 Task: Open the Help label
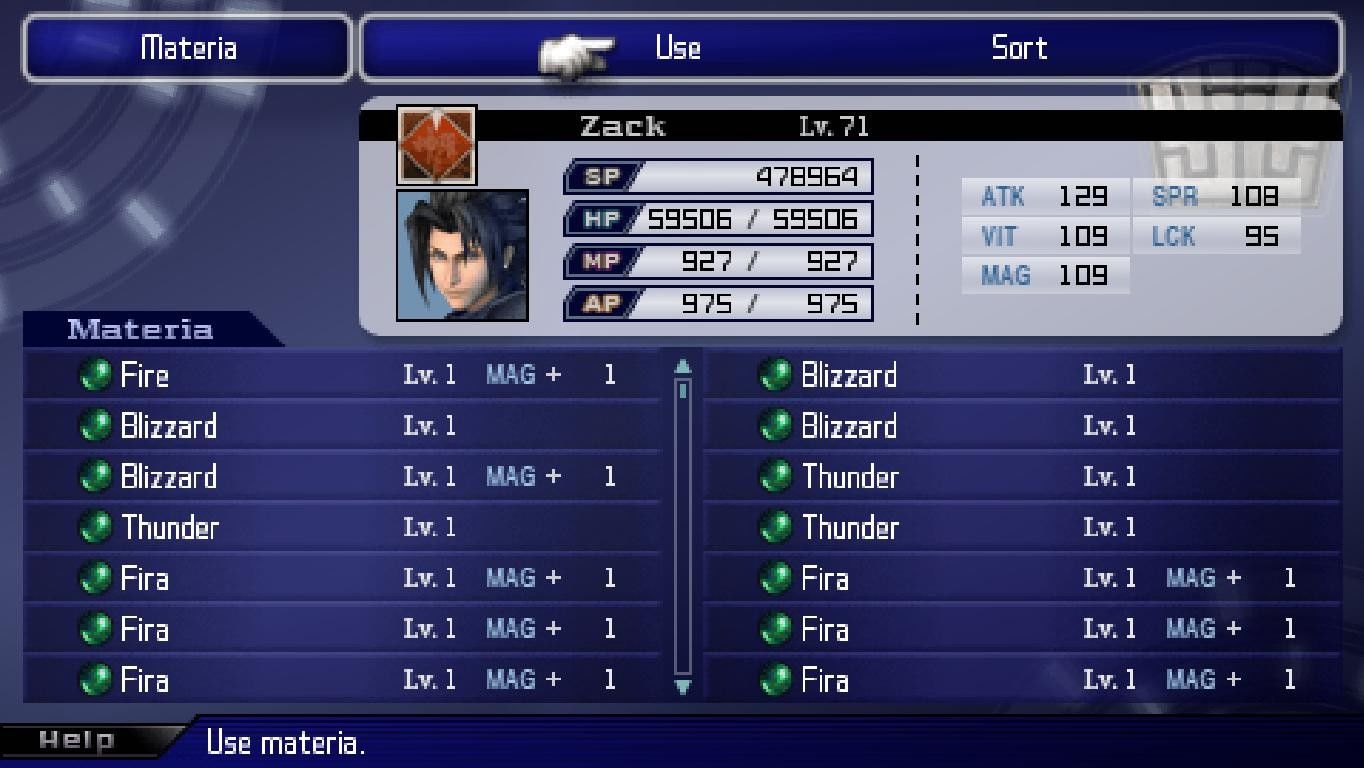[x=76, y=741]
